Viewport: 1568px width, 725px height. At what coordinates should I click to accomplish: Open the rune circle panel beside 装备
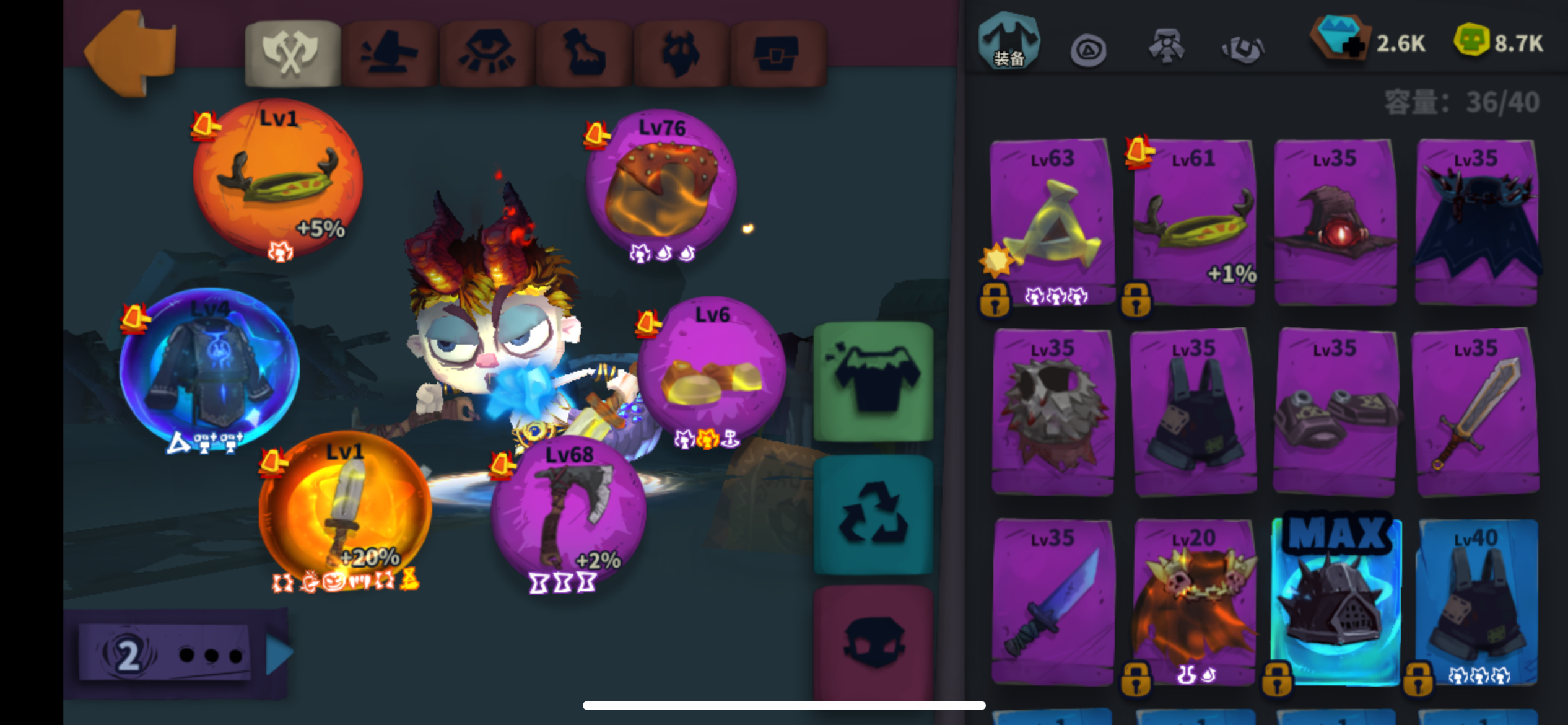click(x=1088, y=50)
